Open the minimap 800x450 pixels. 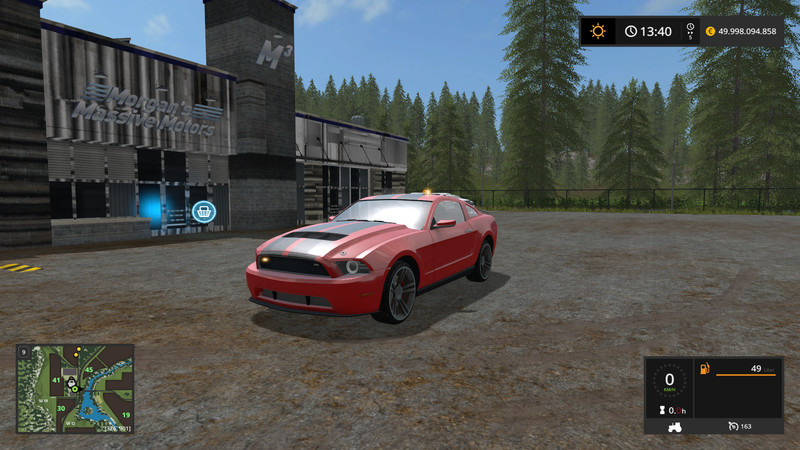point(75,388)
